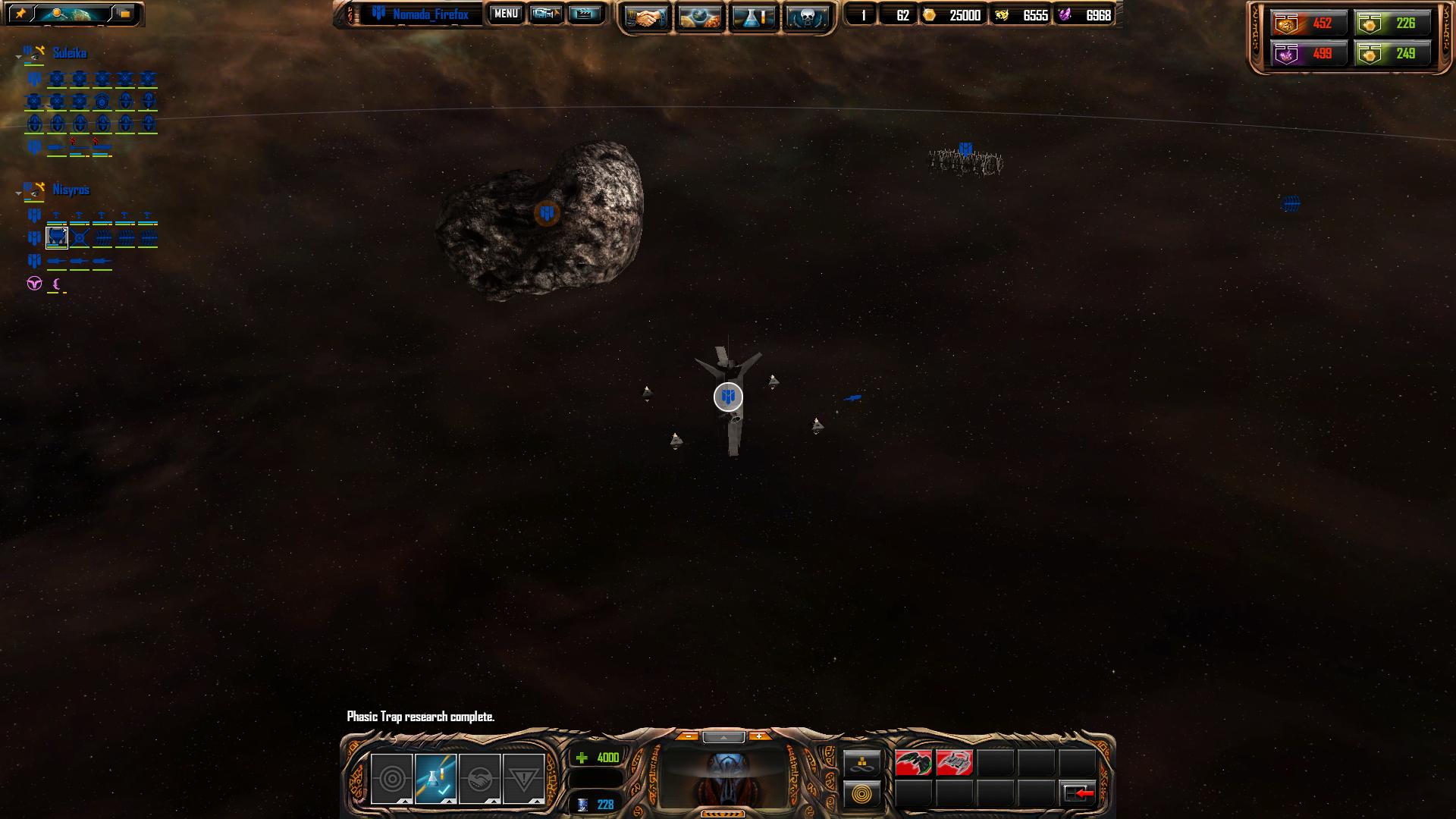Screen dimensions: 1456x819
Task: Open the diplomacy handshake screen
Action: [645, 17]
